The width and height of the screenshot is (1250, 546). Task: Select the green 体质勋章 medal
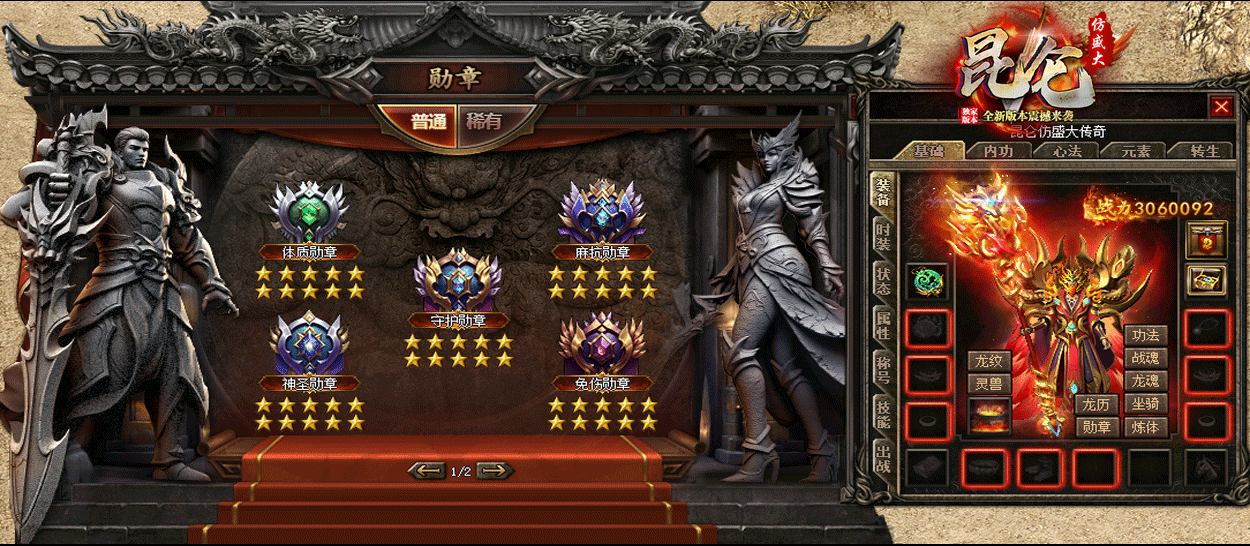pos(309,212)
